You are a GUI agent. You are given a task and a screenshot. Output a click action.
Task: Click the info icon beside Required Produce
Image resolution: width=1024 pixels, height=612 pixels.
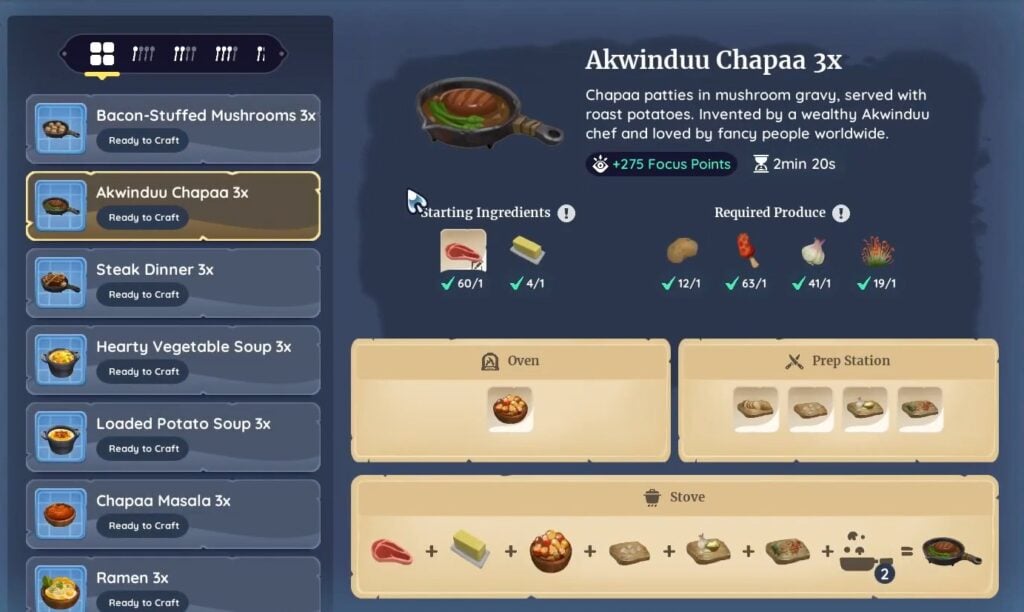coord(841,213)
